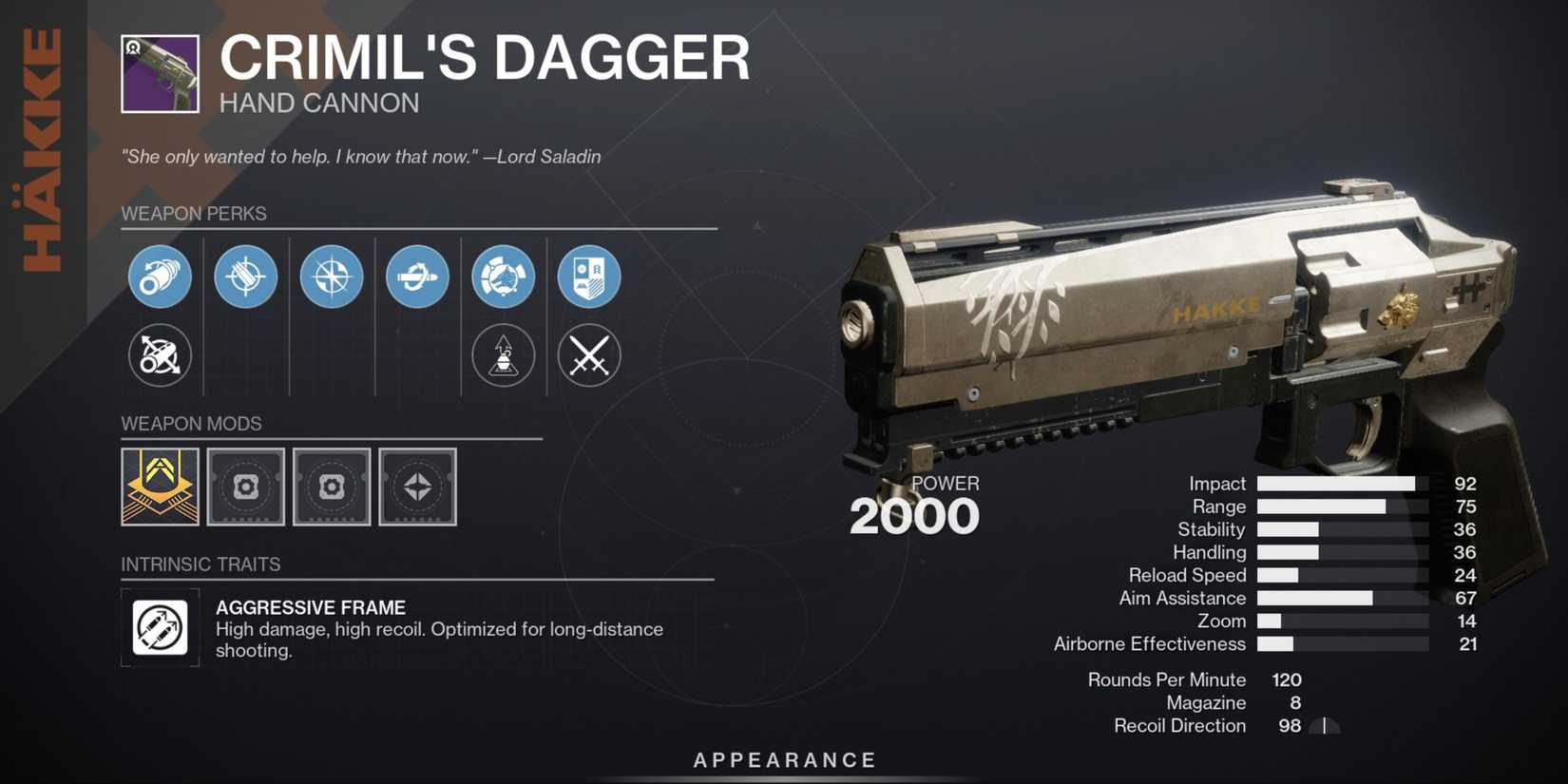The height and width of the screenshot is (784, 1568).
Task: Open the compass-style trait perk
Action: (x=331, y=277)
